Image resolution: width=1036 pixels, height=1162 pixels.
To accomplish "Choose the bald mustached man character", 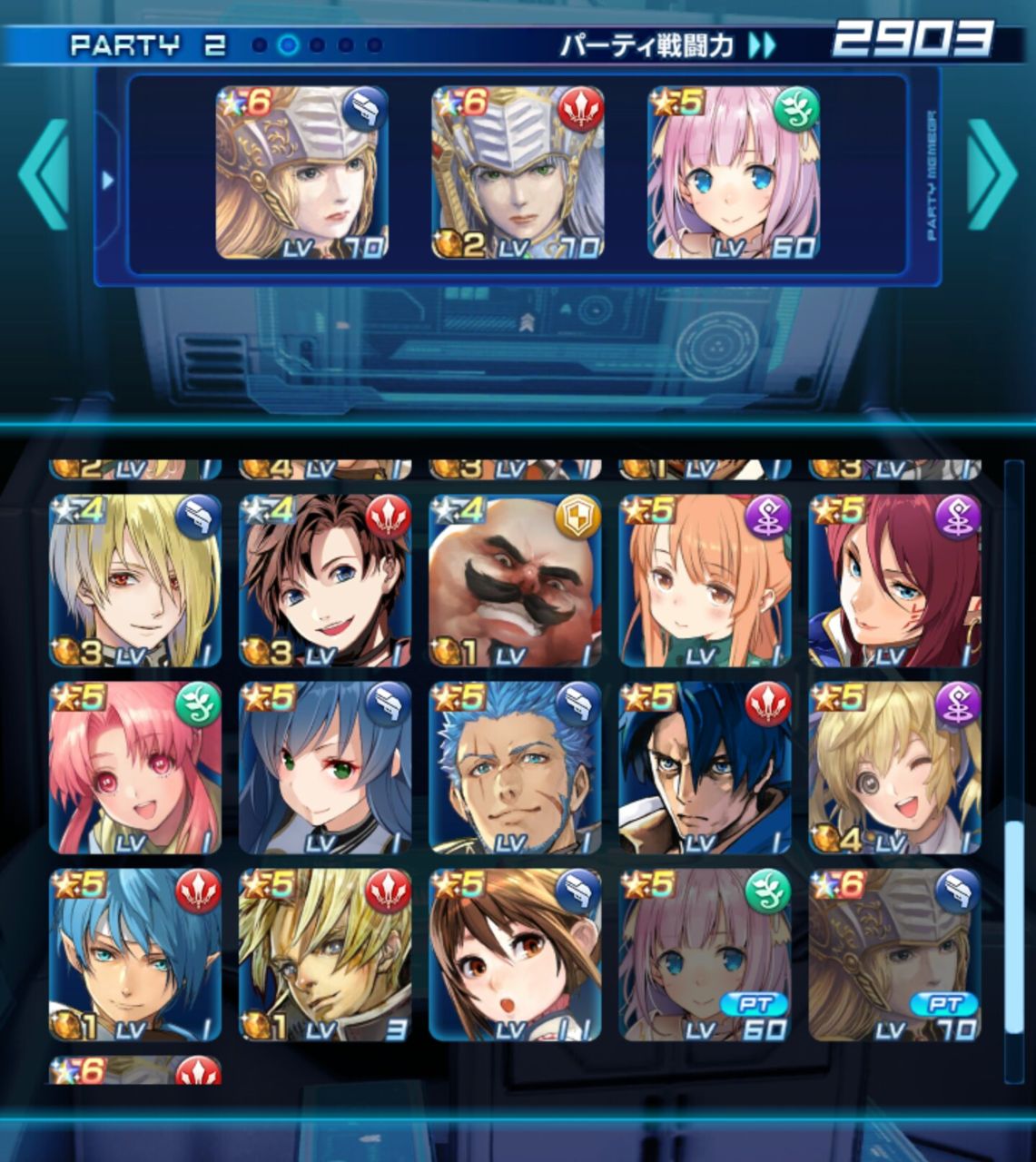I will click(x=514, y=581).
